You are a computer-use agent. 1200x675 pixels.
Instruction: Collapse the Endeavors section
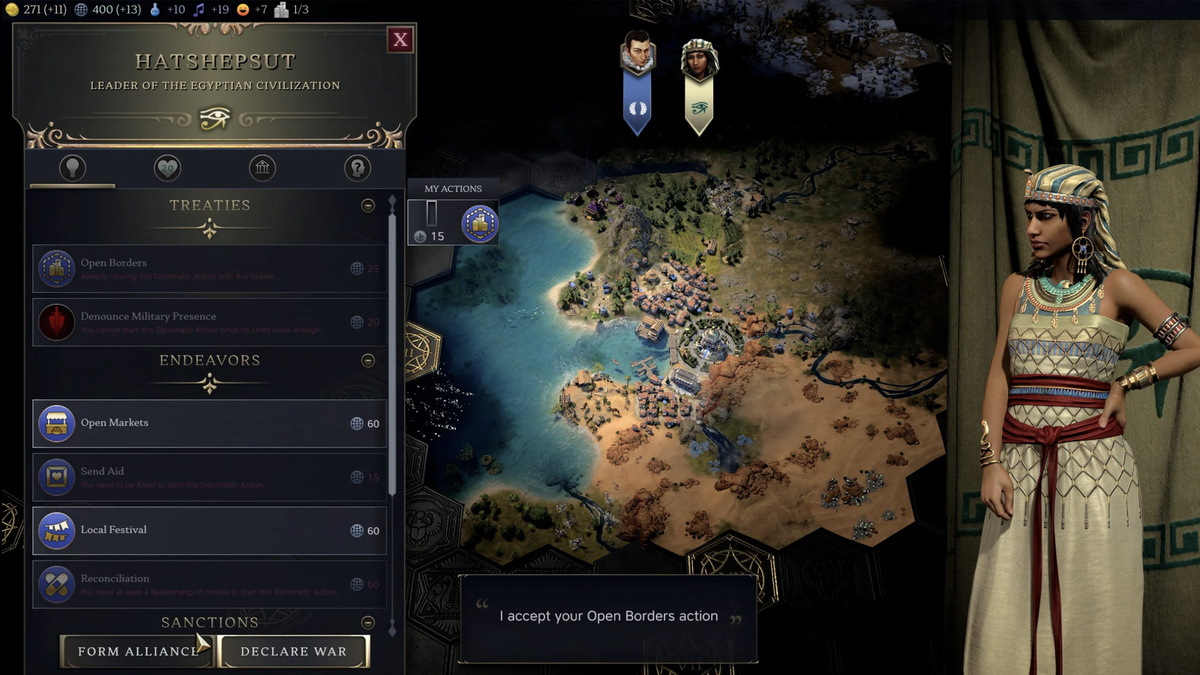point(368,360)
